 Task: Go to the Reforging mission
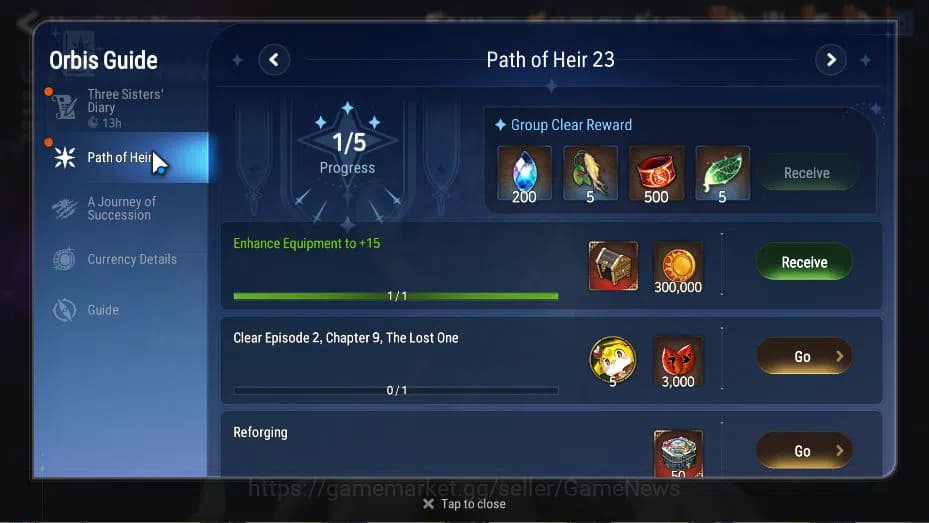(x=804, y=451)
